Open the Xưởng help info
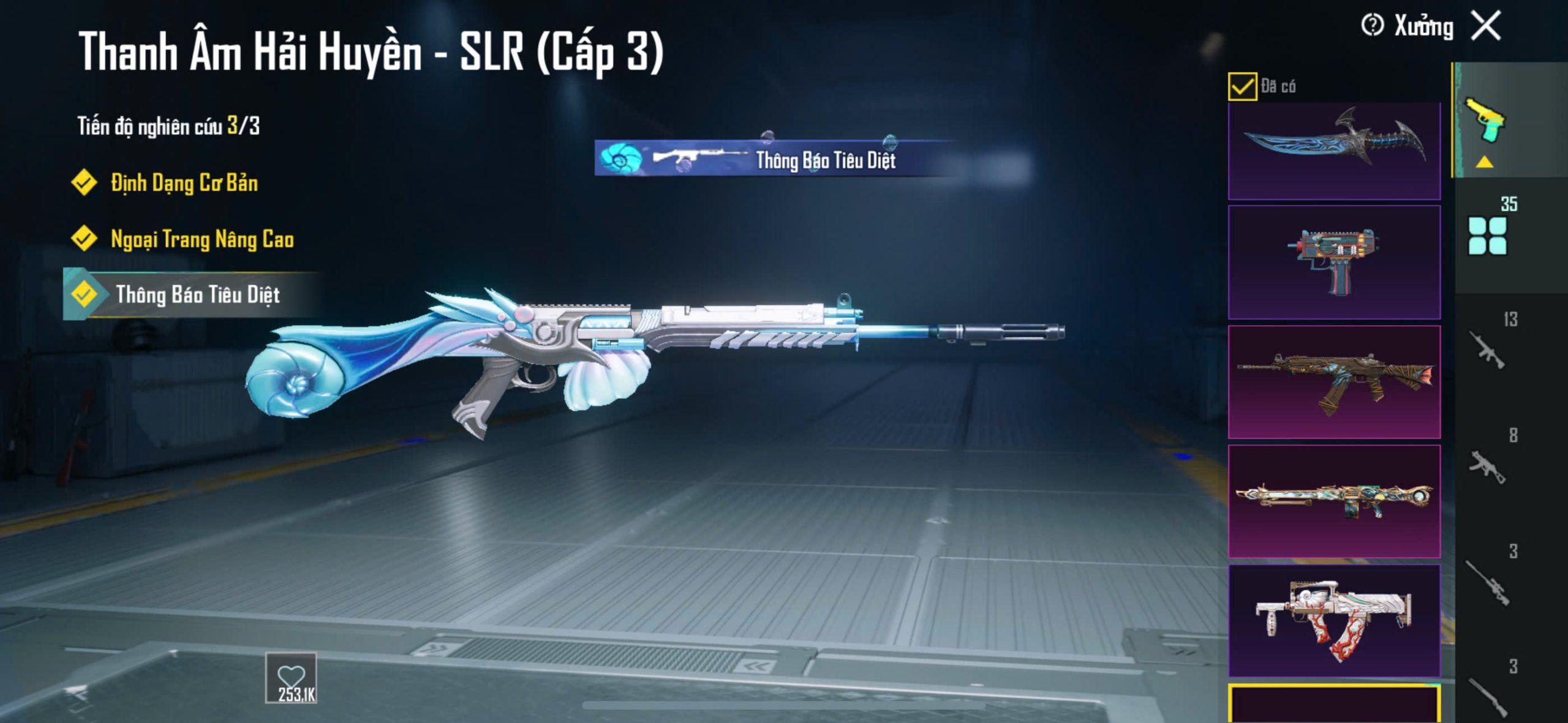 [1372, 26]
